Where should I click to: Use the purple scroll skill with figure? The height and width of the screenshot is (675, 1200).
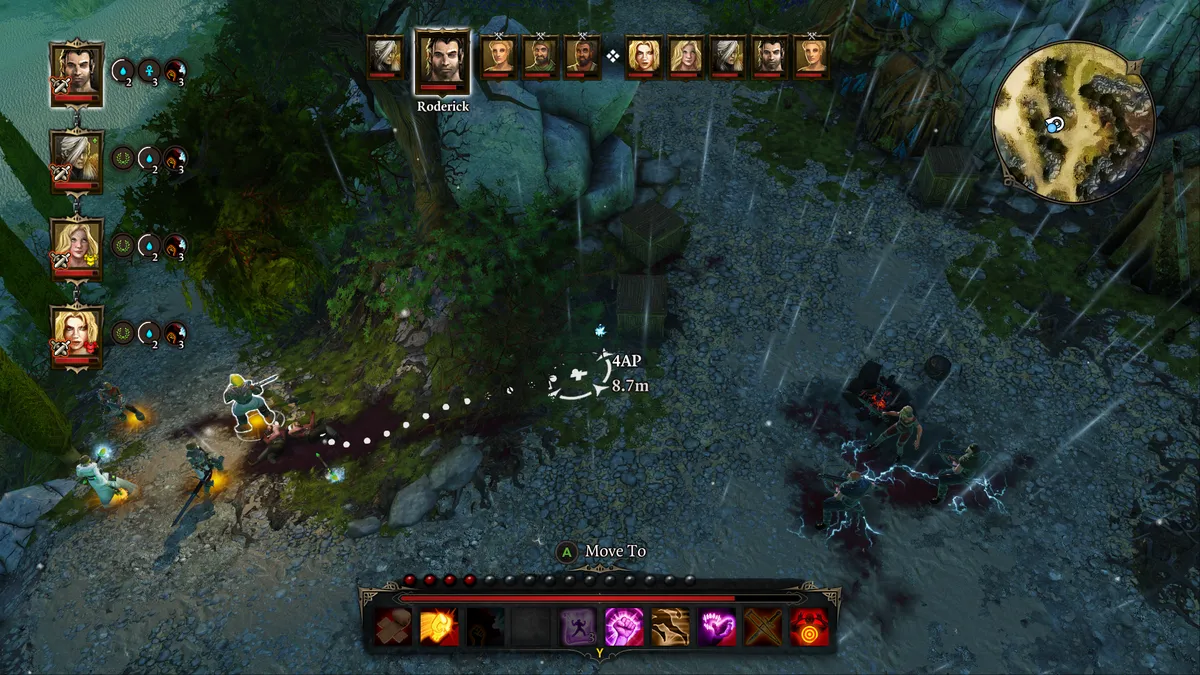577,627
